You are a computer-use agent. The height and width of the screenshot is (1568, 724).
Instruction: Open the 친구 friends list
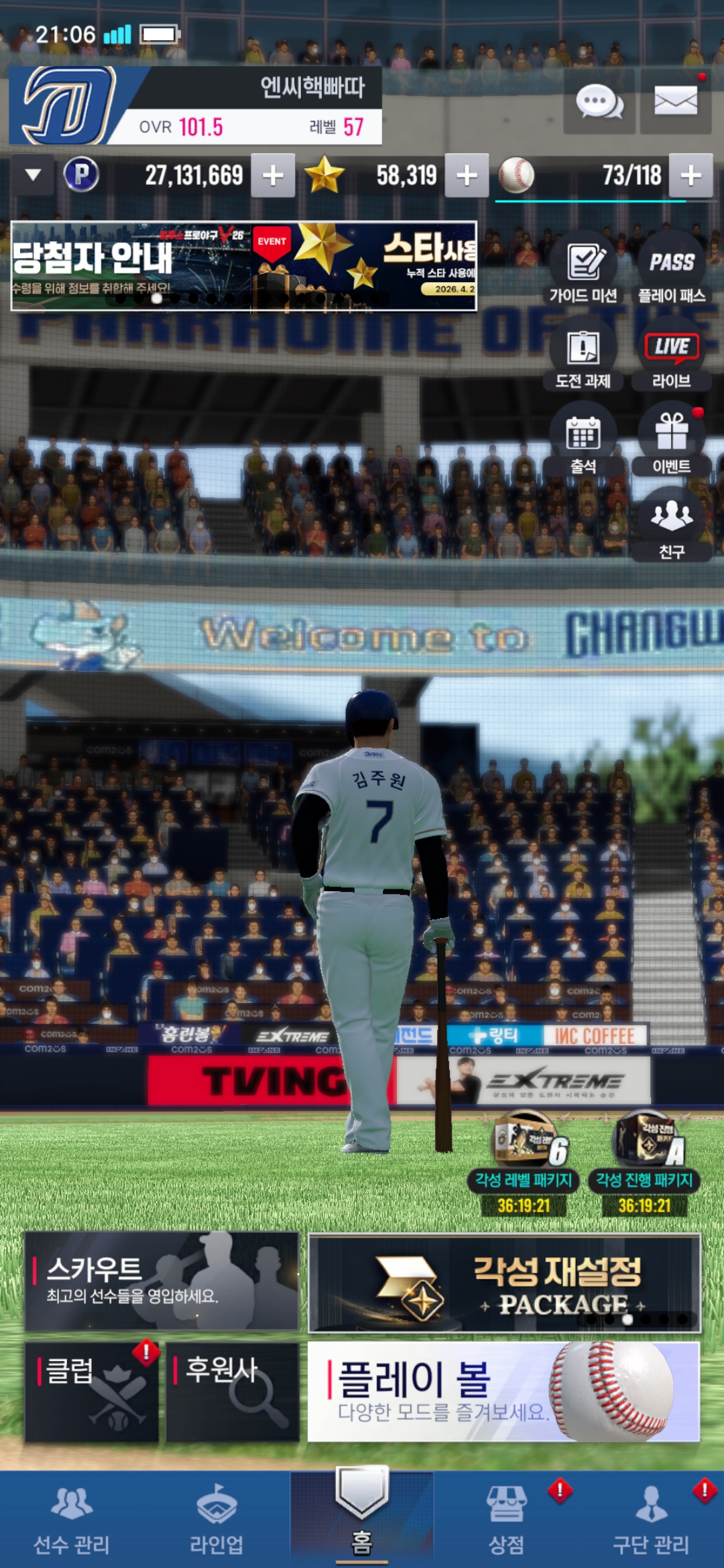coord(672,526)
